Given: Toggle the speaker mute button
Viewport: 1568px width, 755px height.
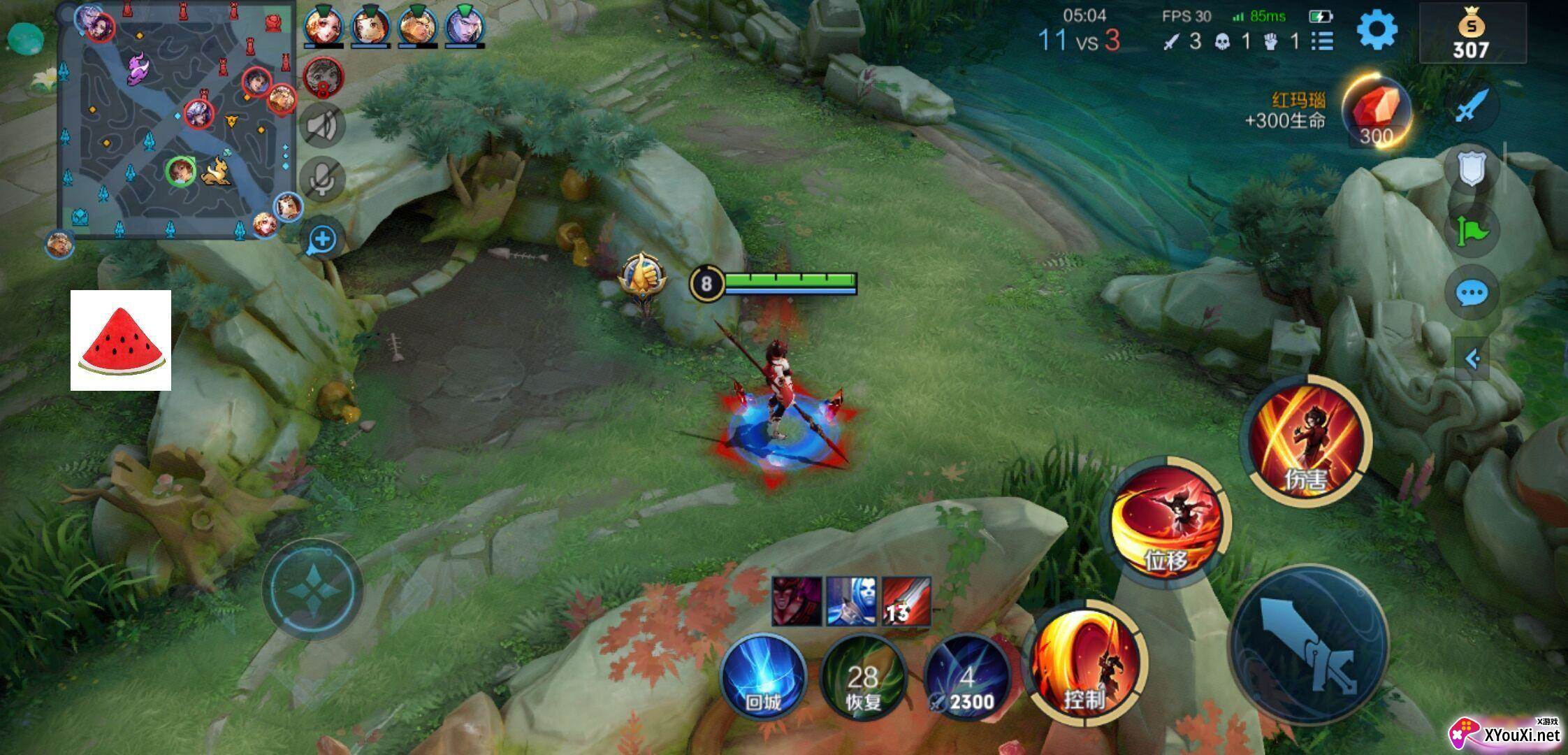Looking at the screenshot, I should click(x=322, y=127).
